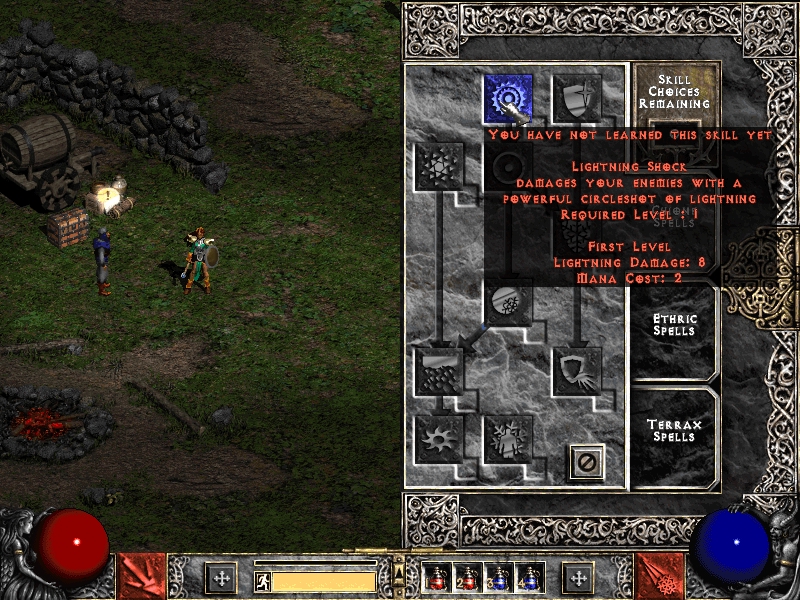Close the skill tree panel

pyautogui.click(x=587, y=461)
